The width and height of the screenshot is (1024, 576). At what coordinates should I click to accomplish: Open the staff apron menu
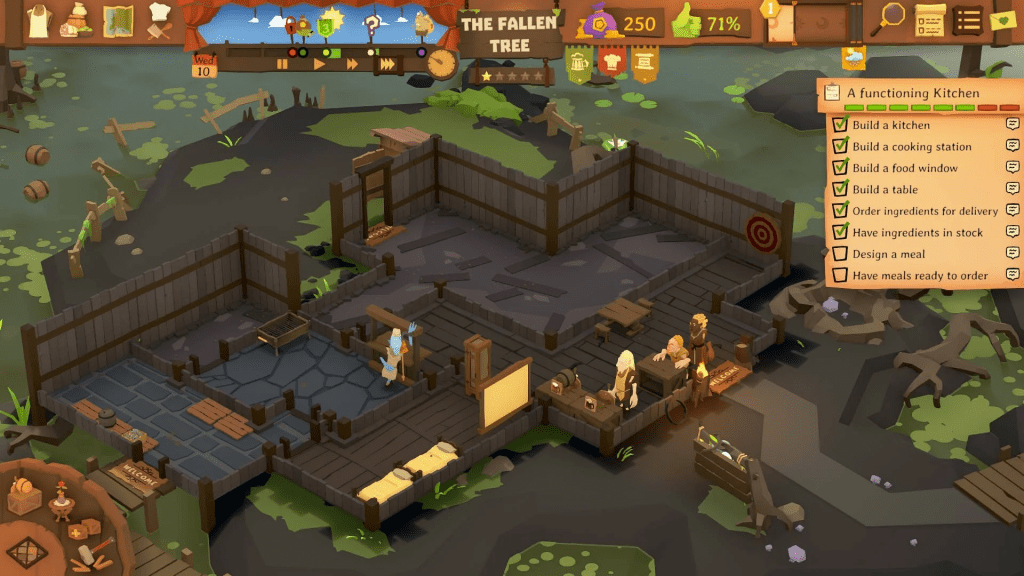[39, 19]
